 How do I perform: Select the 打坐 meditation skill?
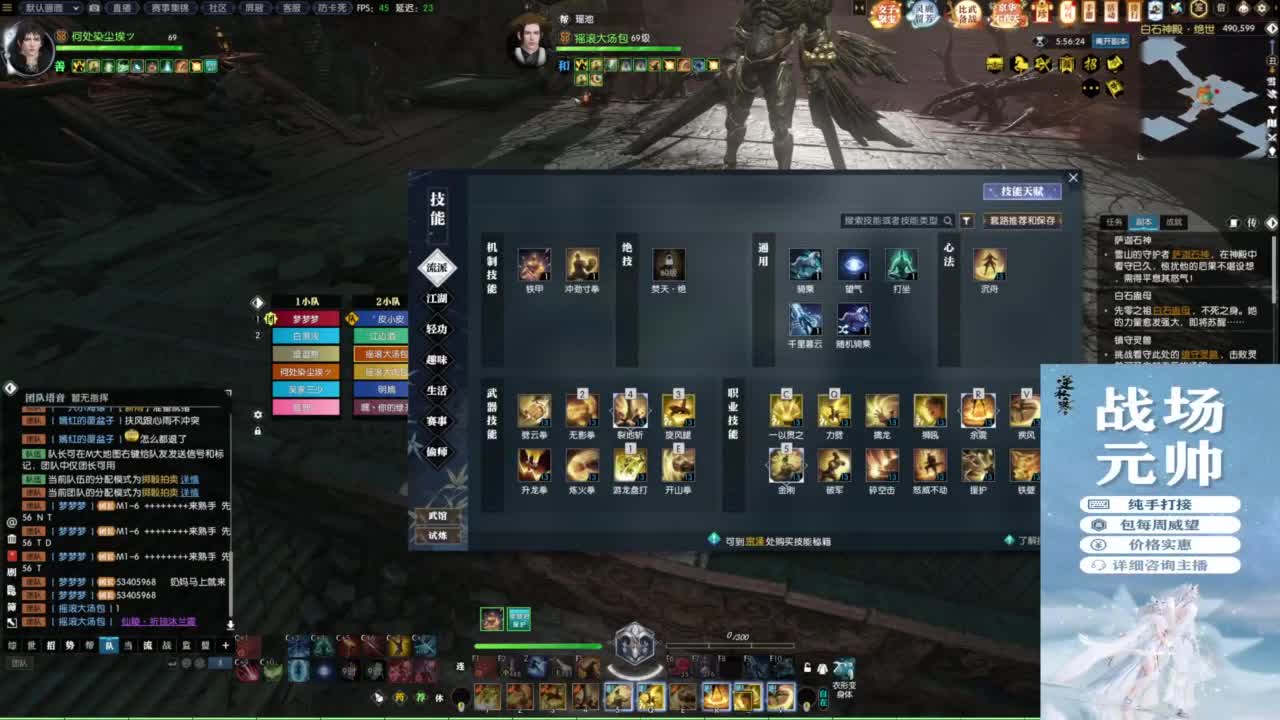pyautogui.click(x=901, y=265)
